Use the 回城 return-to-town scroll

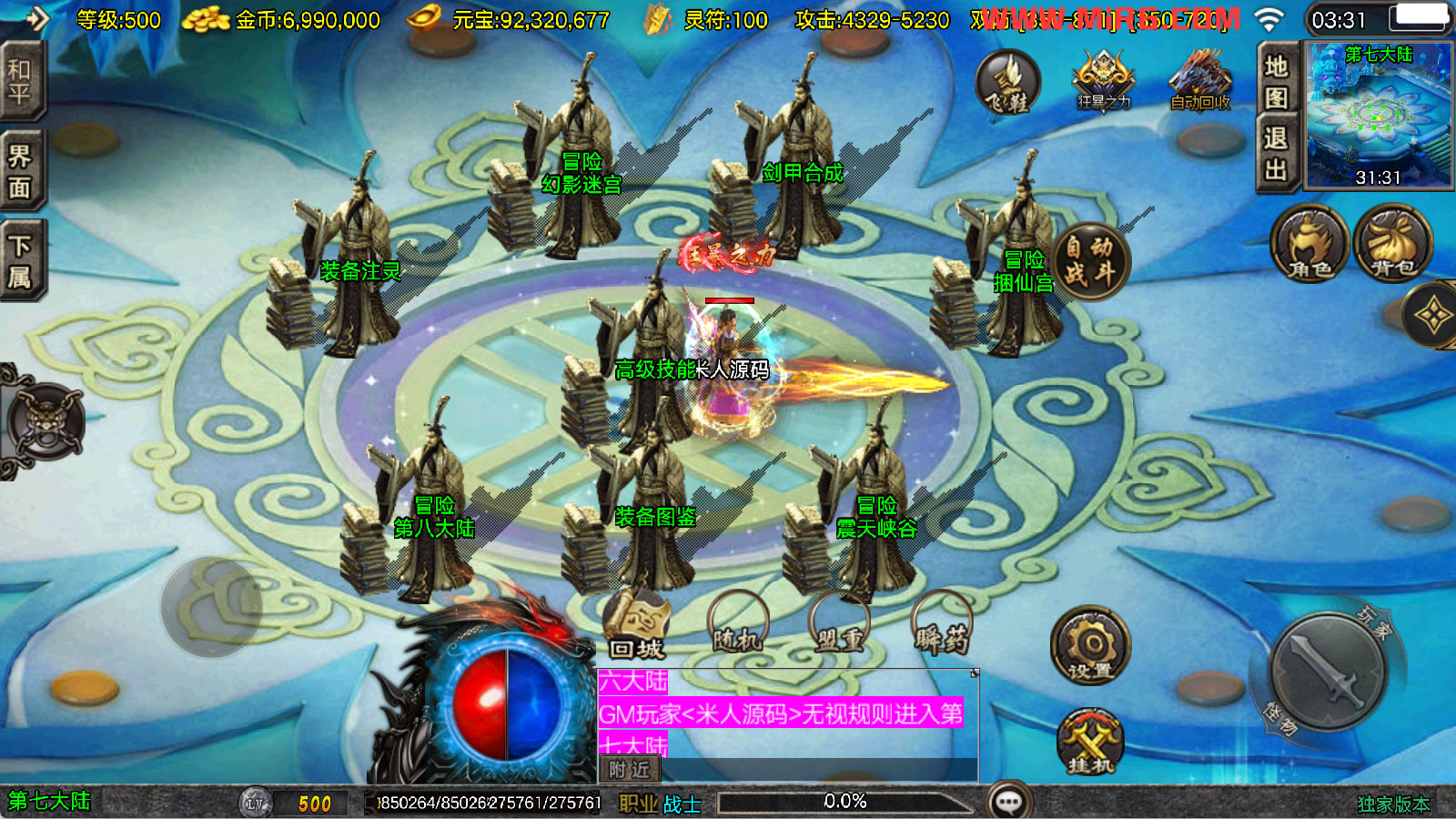(636, 626)
